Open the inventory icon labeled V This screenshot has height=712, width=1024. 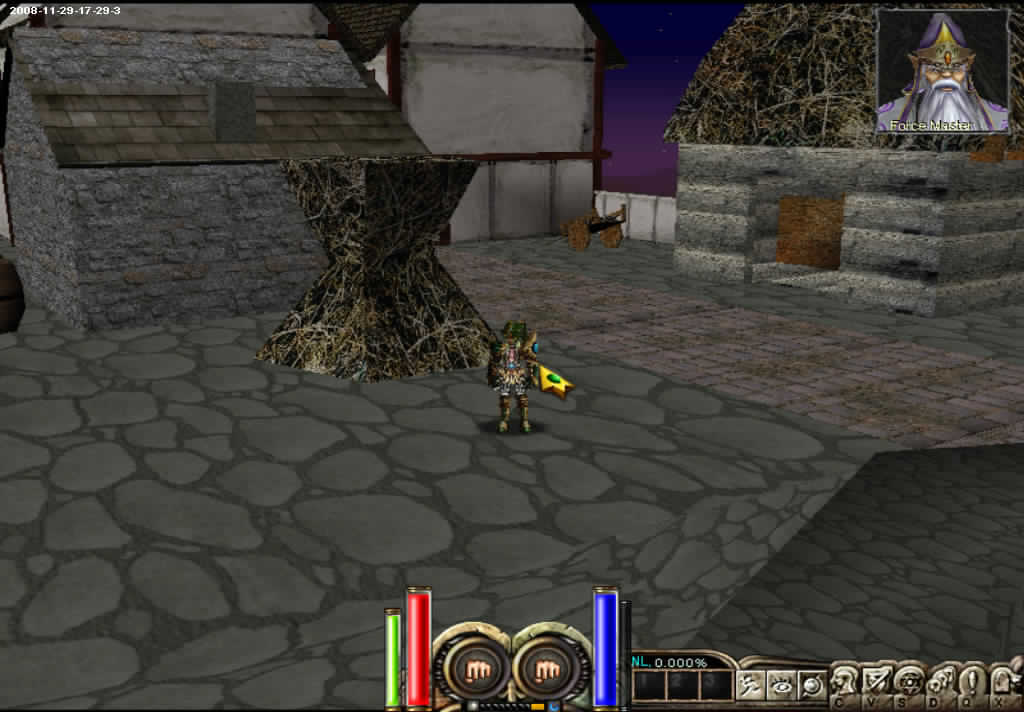click(x=877, y=682)
